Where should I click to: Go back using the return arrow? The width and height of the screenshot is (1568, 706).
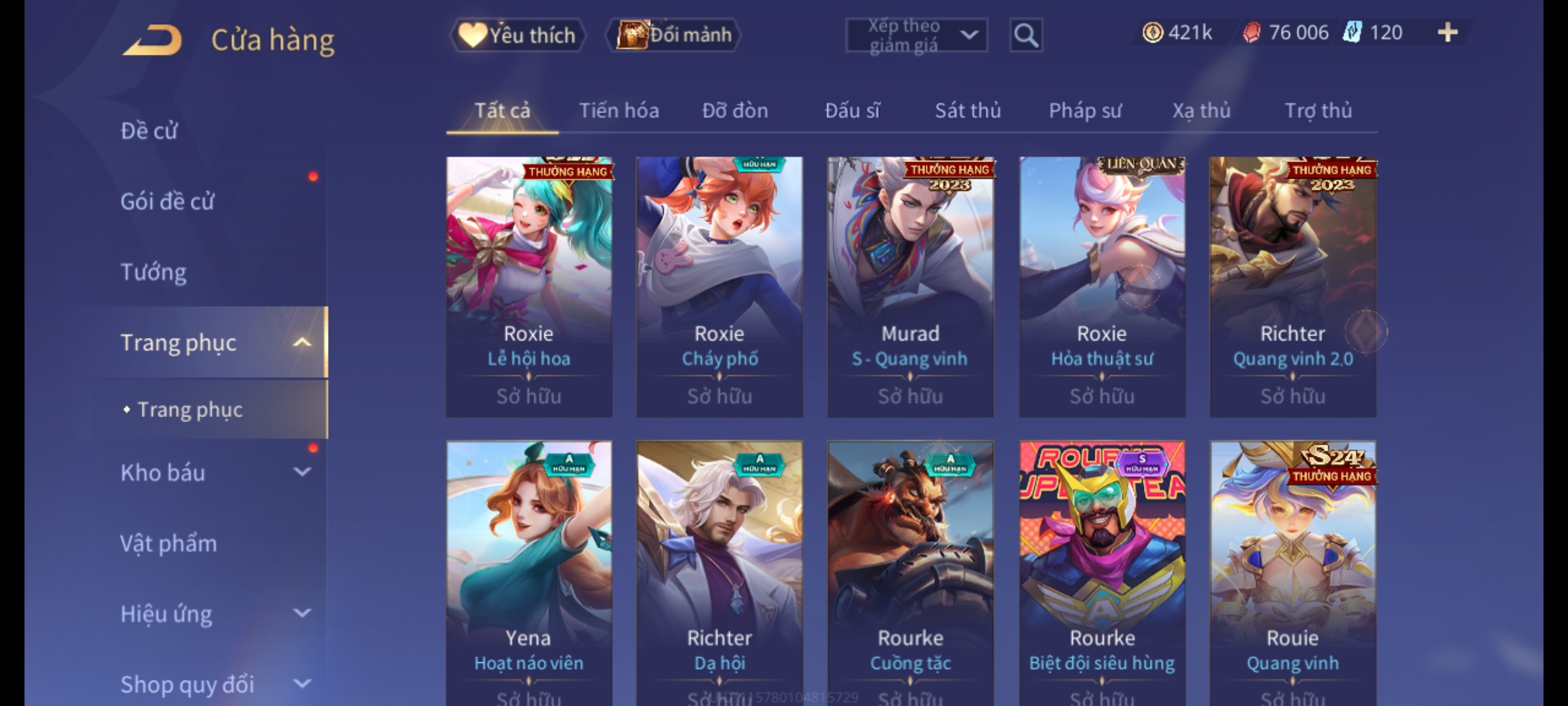pos(152,41)
